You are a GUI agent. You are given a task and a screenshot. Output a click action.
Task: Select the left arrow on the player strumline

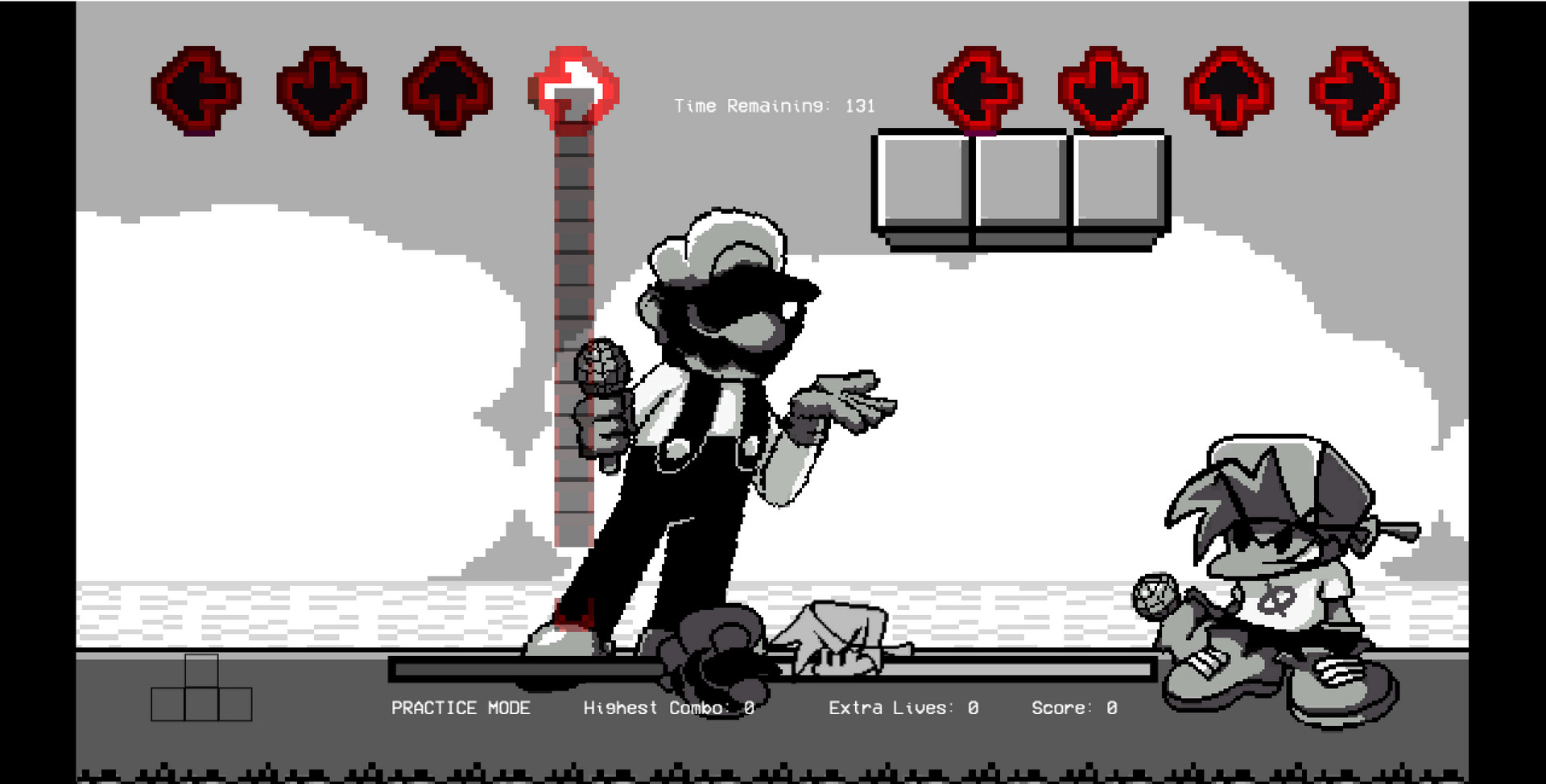[x=978, y=90]
